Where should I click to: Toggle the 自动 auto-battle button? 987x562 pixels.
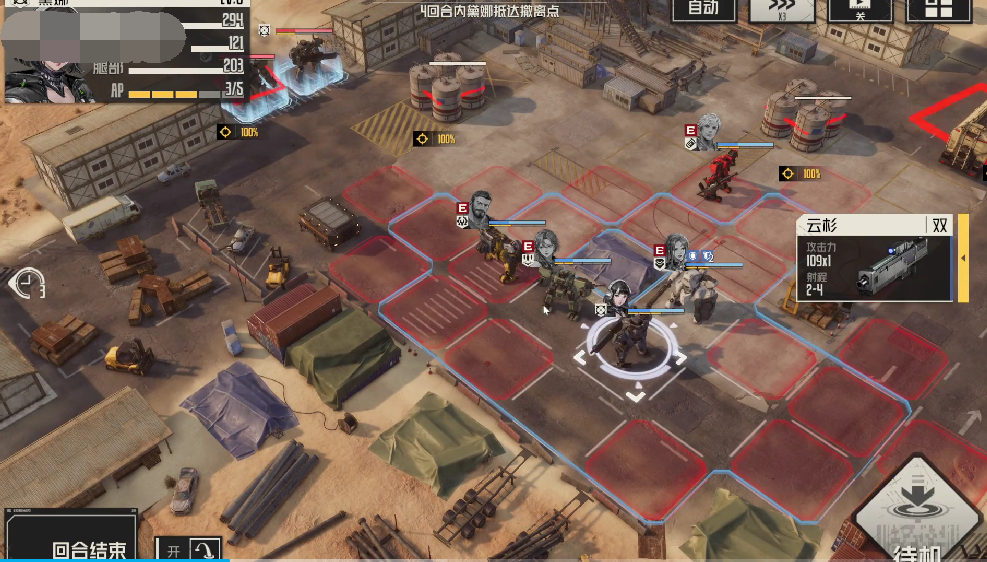click(703, 9)
